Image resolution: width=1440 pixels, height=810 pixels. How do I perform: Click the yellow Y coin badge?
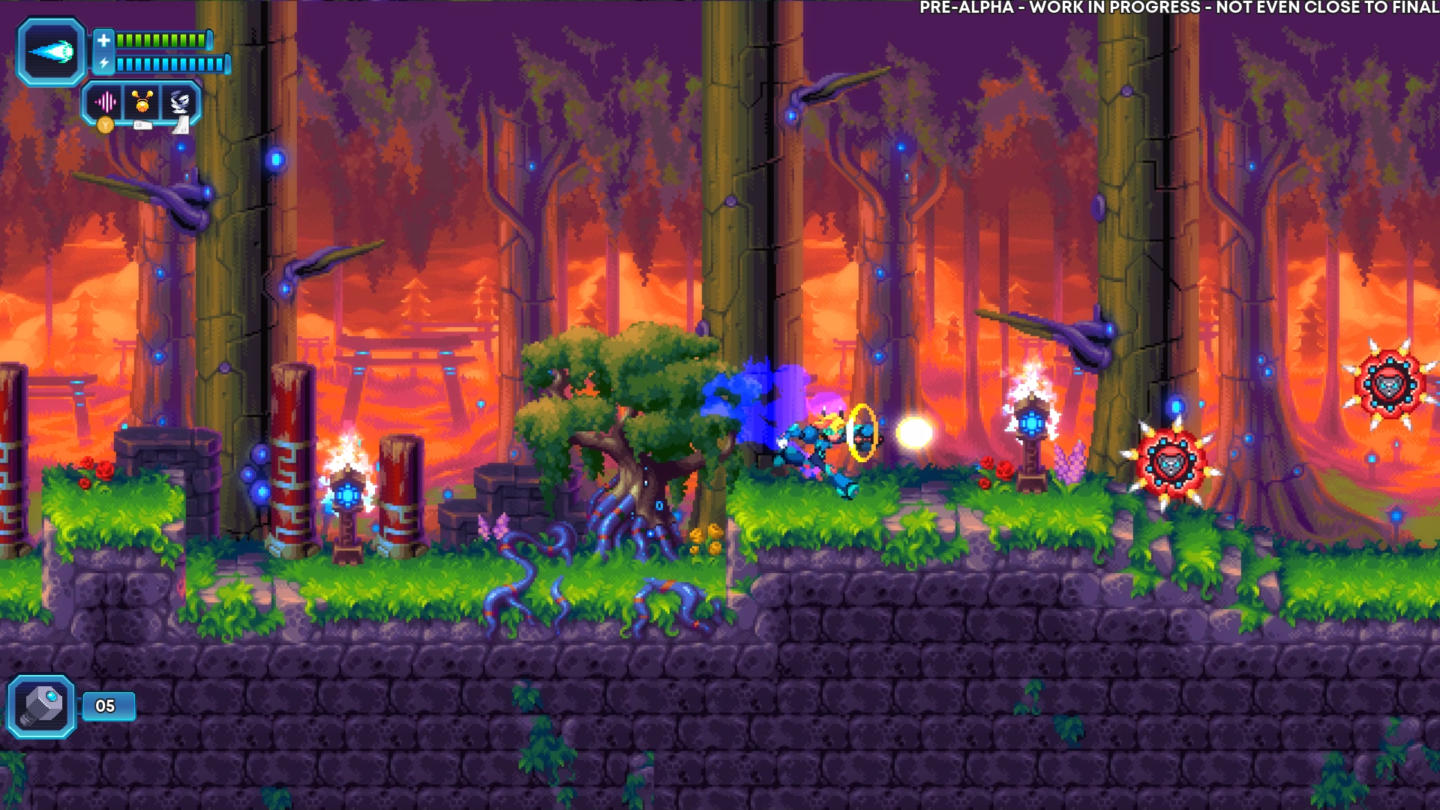(107, 125)
